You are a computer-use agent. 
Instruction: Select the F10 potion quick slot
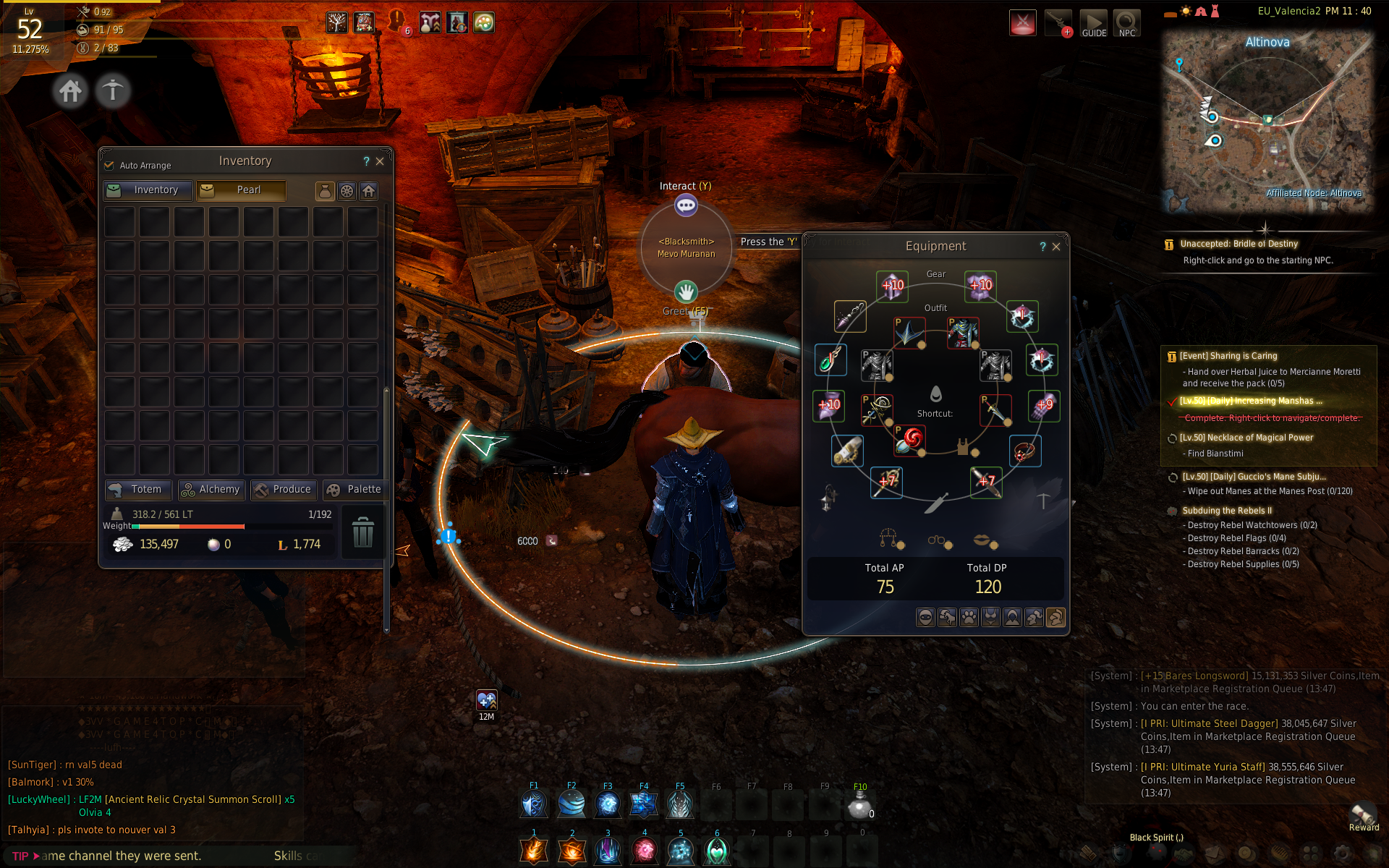click(859, 804)
